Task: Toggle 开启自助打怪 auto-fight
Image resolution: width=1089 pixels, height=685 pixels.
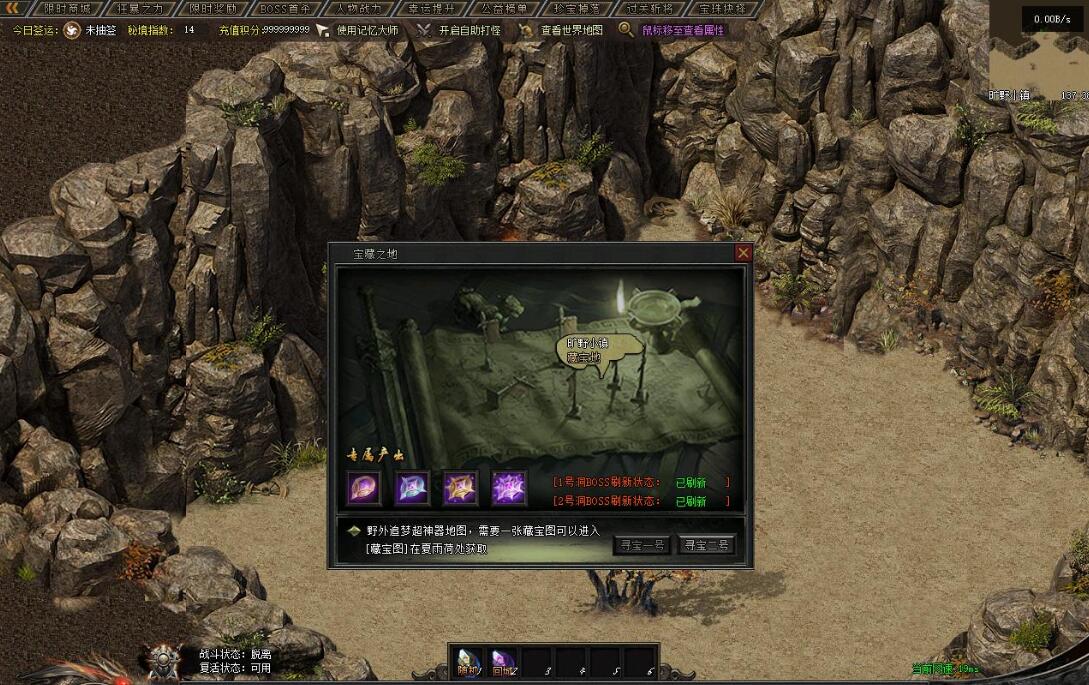Action: tap(469, 30)
